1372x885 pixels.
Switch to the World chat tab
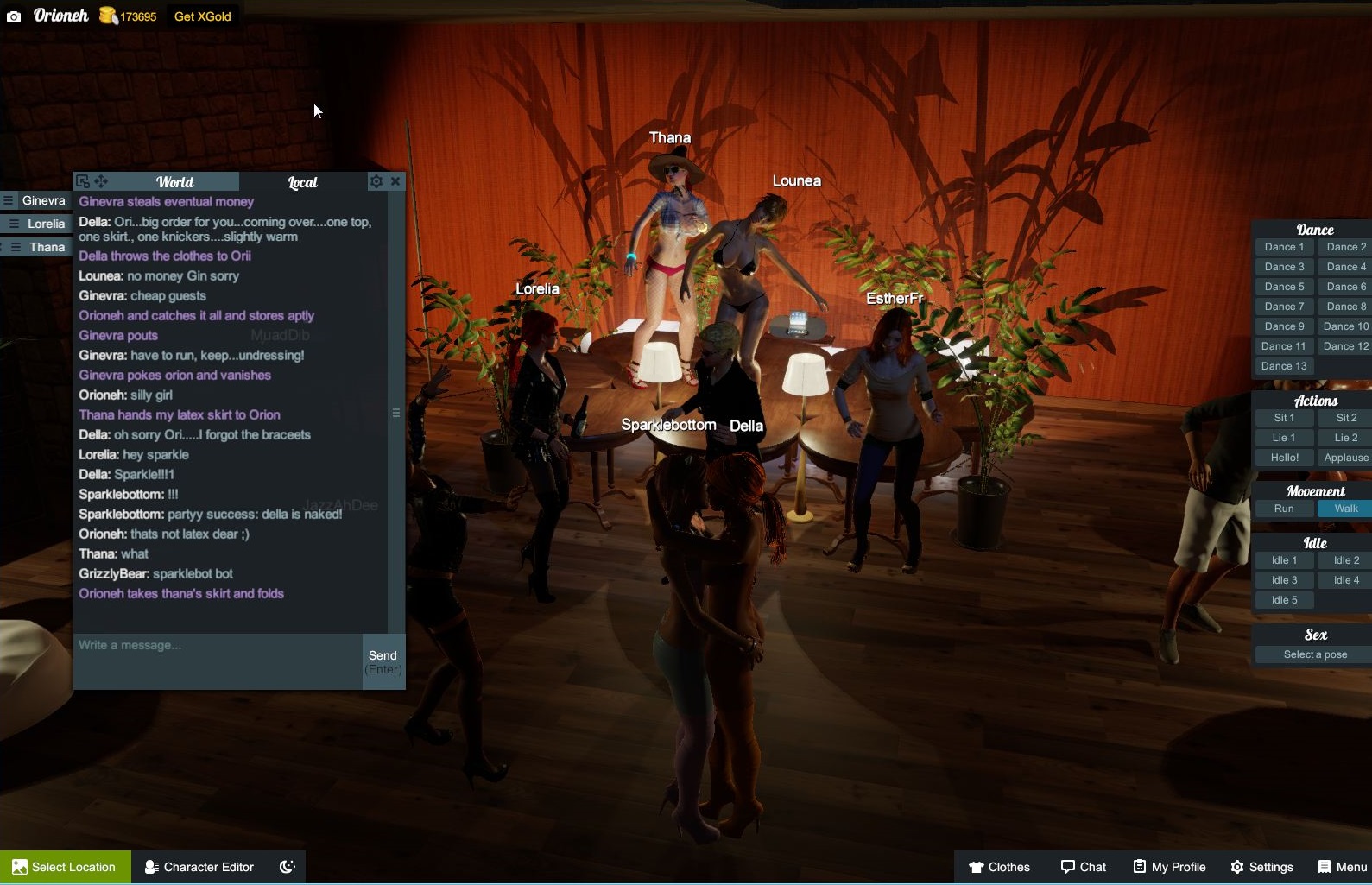pos(175,181)
